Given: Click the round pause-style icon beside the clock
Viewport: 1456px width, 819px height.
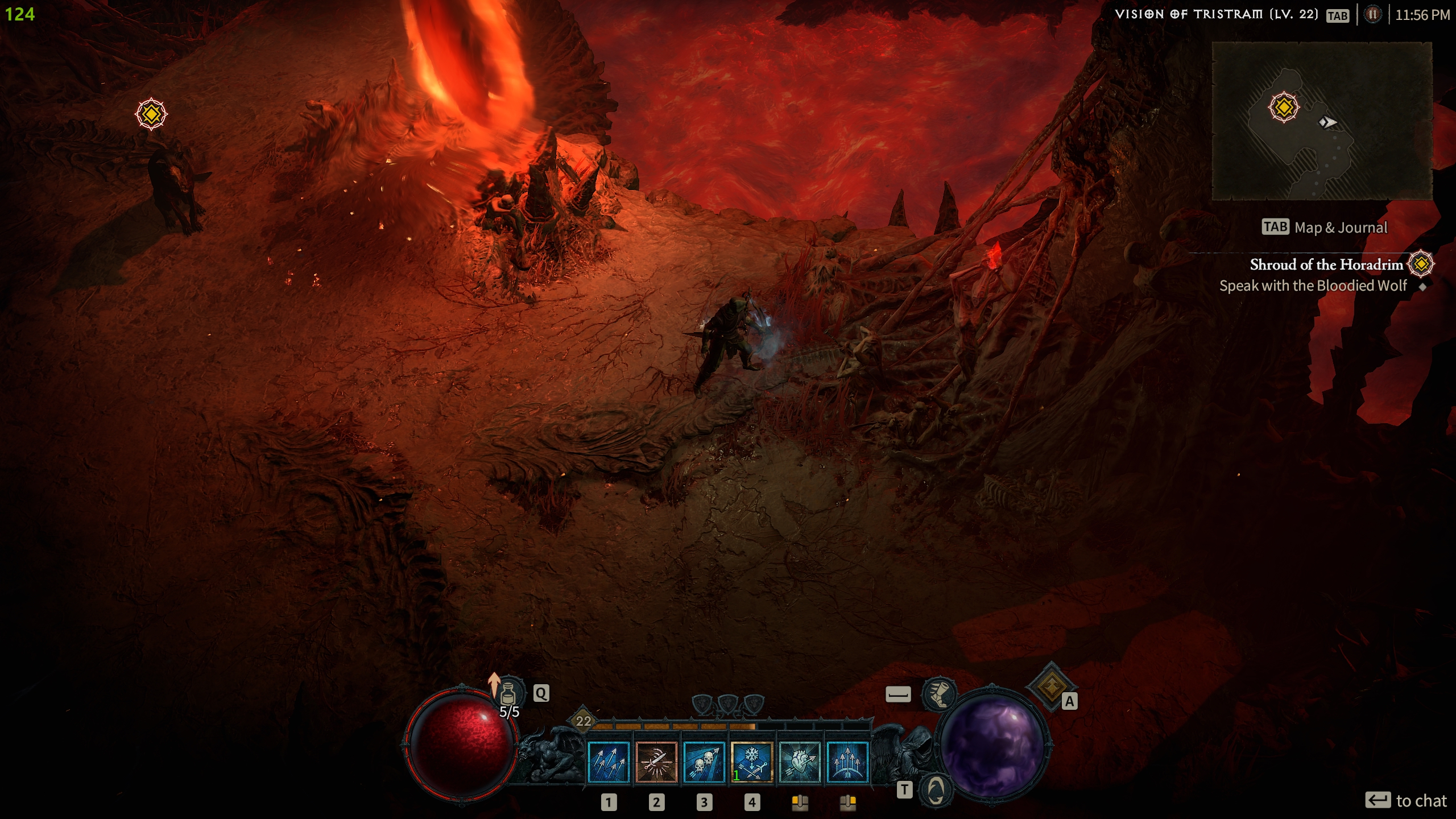Looking at the screenshot, I should pyautogui.click(x=1372, y=15).
